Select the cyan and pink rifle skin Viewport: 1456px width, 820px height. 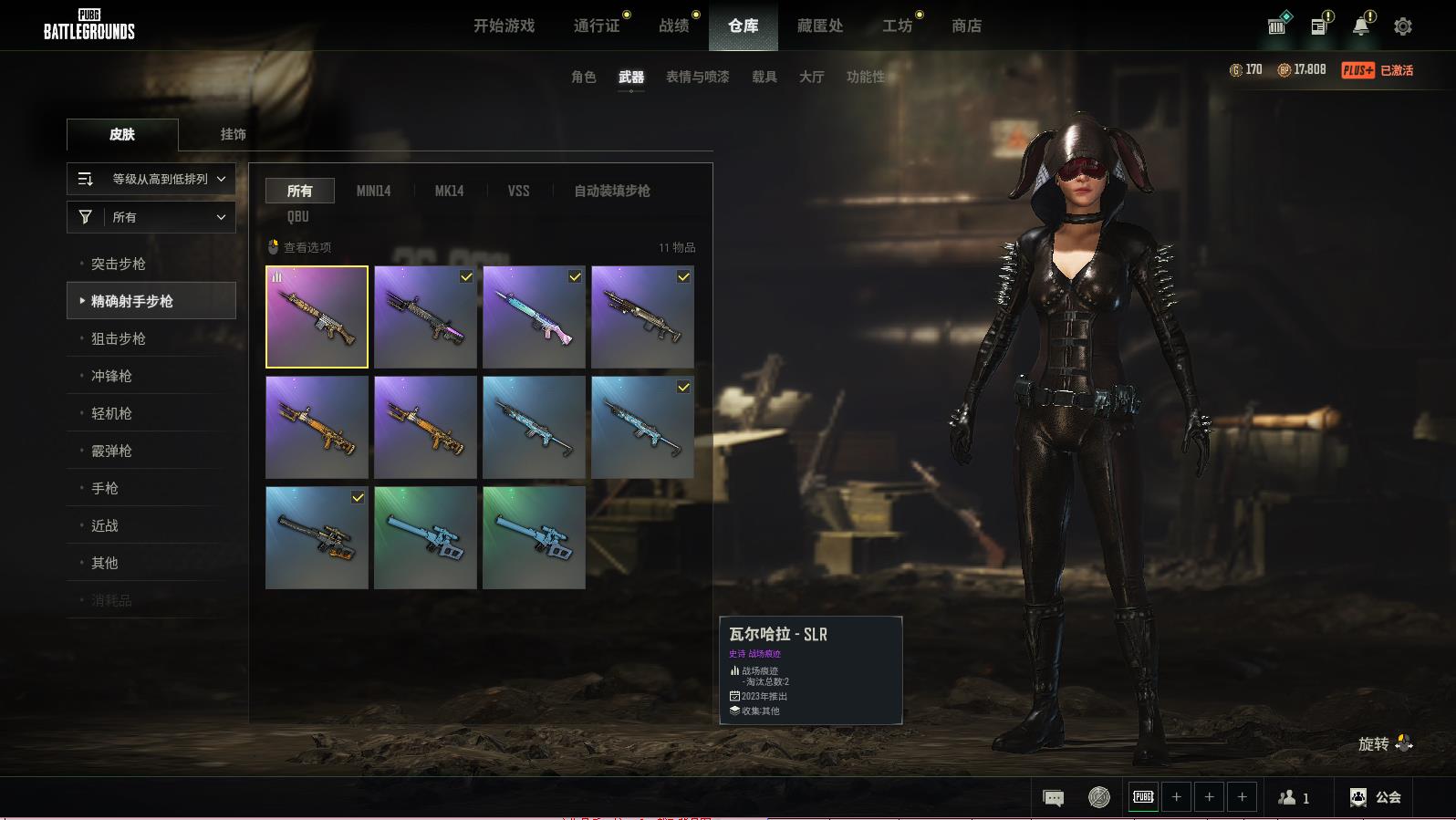pos(534,317)
